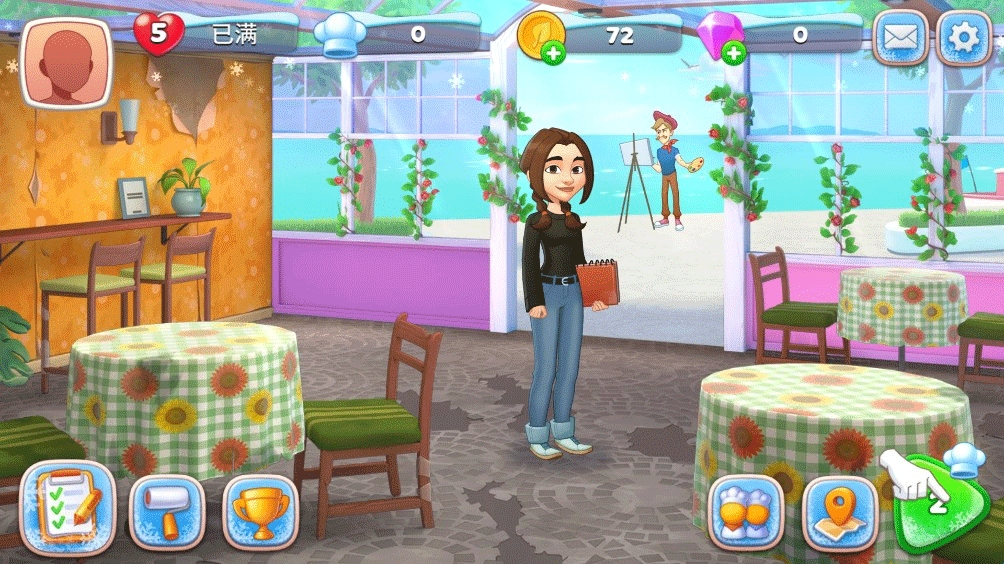Open the clipboard task checklist
The width and height of the screenshot is (1004, 564).
pyautogui.click(x=67, y=507)
